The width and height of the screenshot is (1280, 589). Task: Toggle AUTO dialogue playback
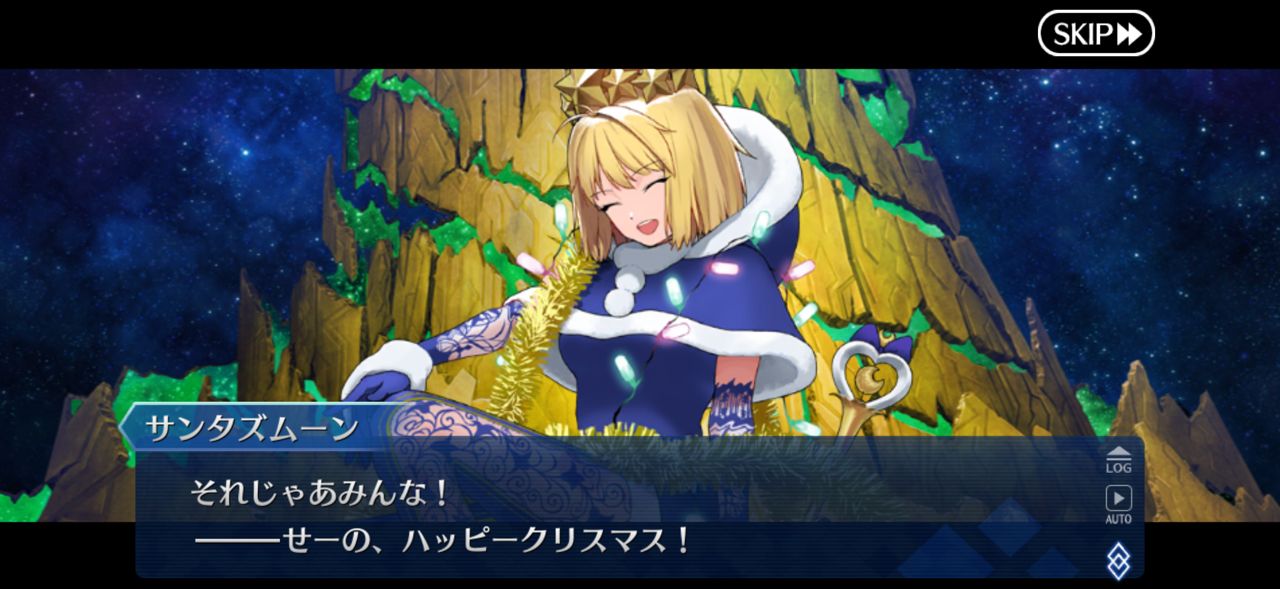click(x=1118, y=503)
